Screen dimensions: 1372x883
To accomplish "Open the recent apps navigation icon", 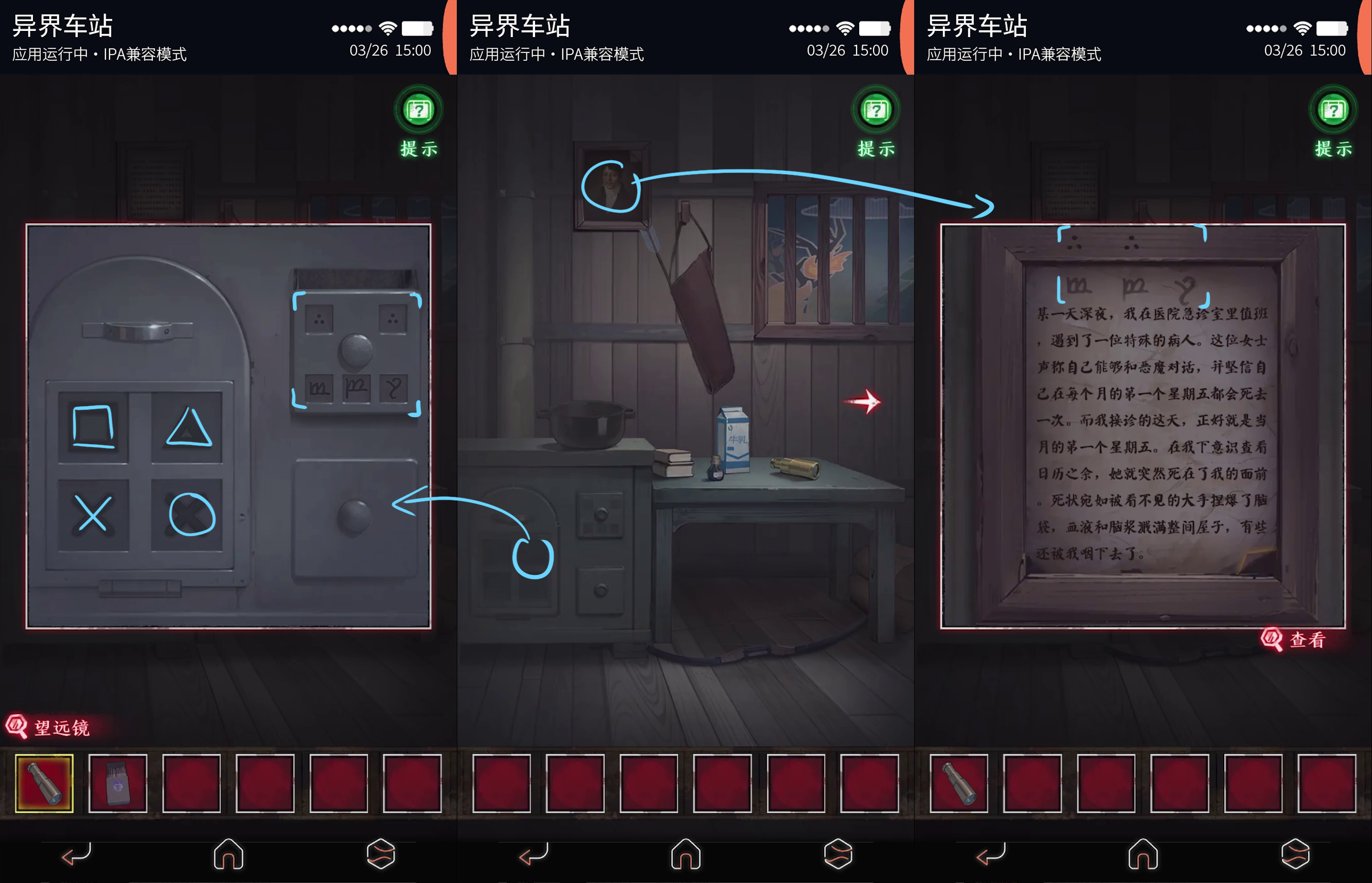I will coord(381,854).
